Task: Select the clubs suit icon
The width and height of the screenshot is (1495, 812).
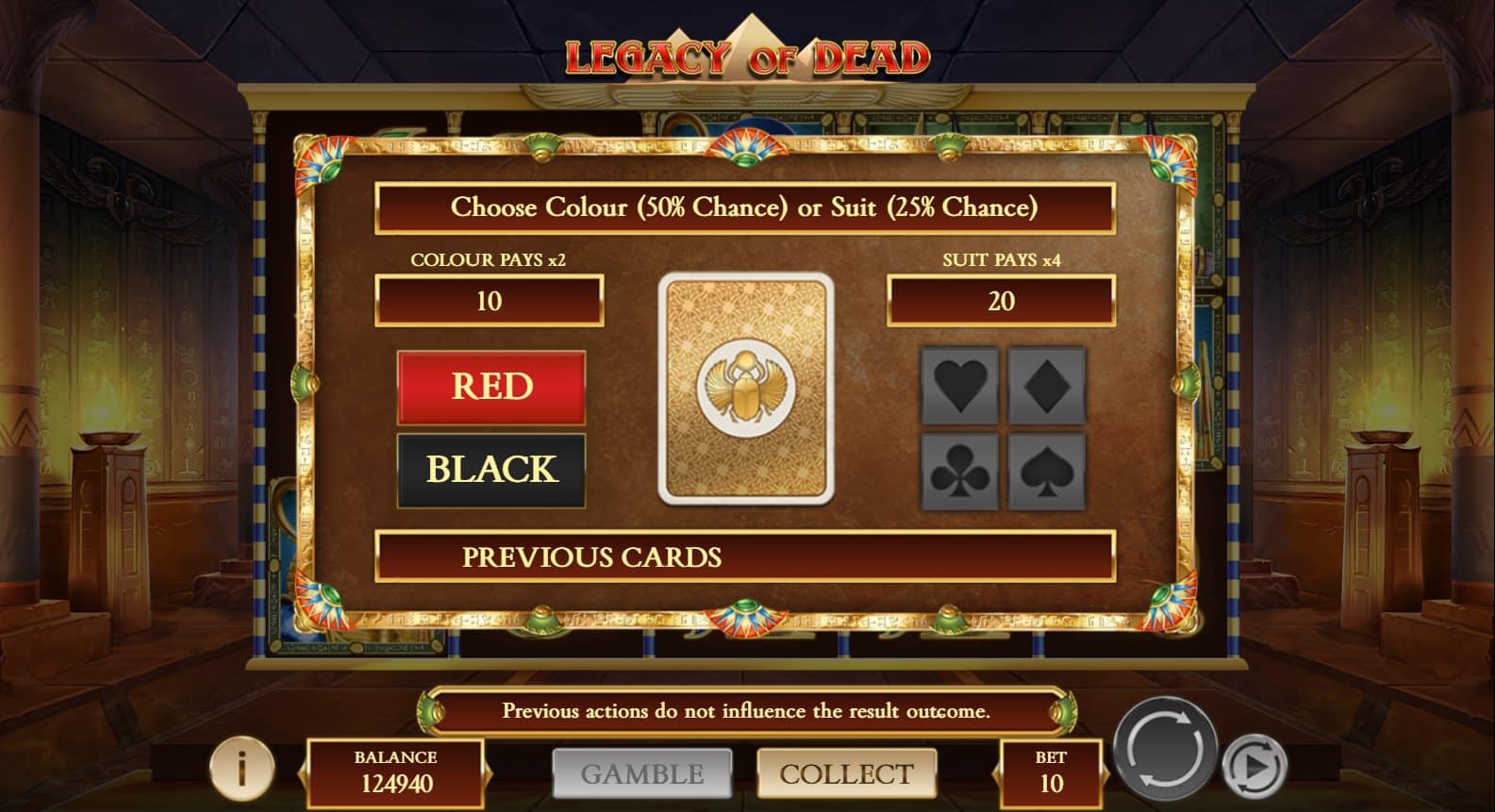Action: point(959,469)
